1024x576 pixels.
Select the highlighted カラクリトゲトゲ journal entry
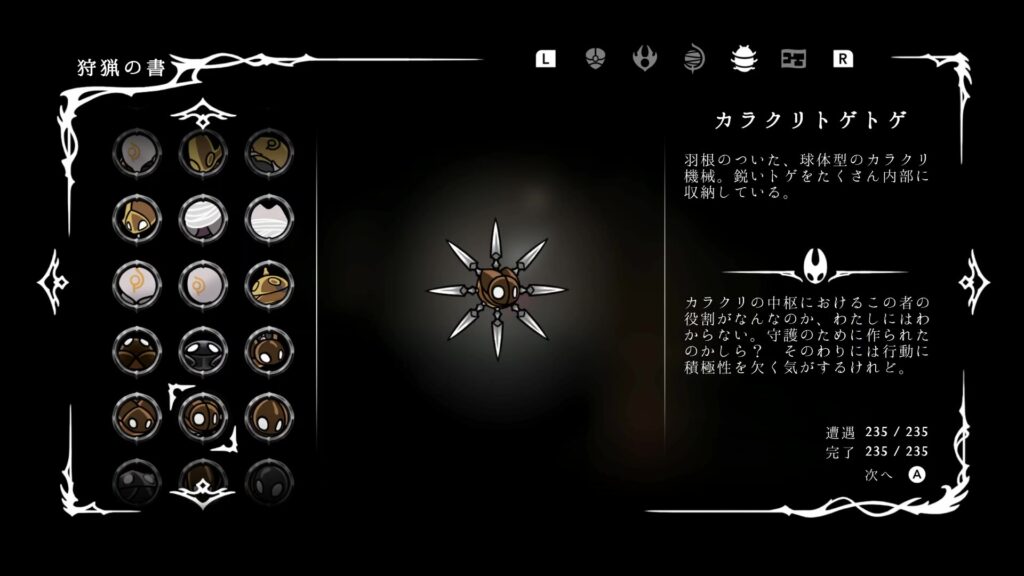pos(203,415)
